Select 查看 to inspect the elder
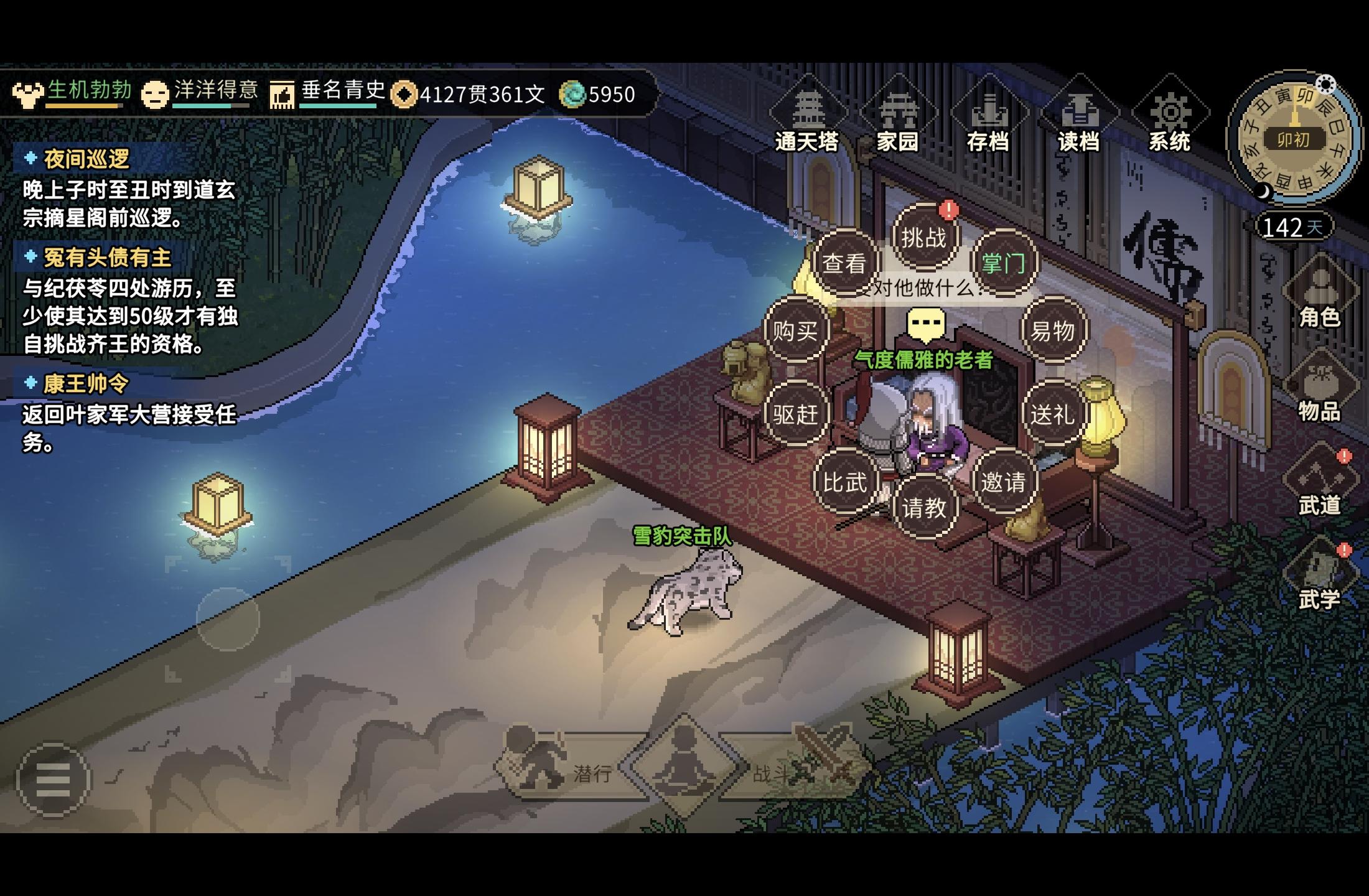This screenshot has height=896, width=1369. click(844, 263)
